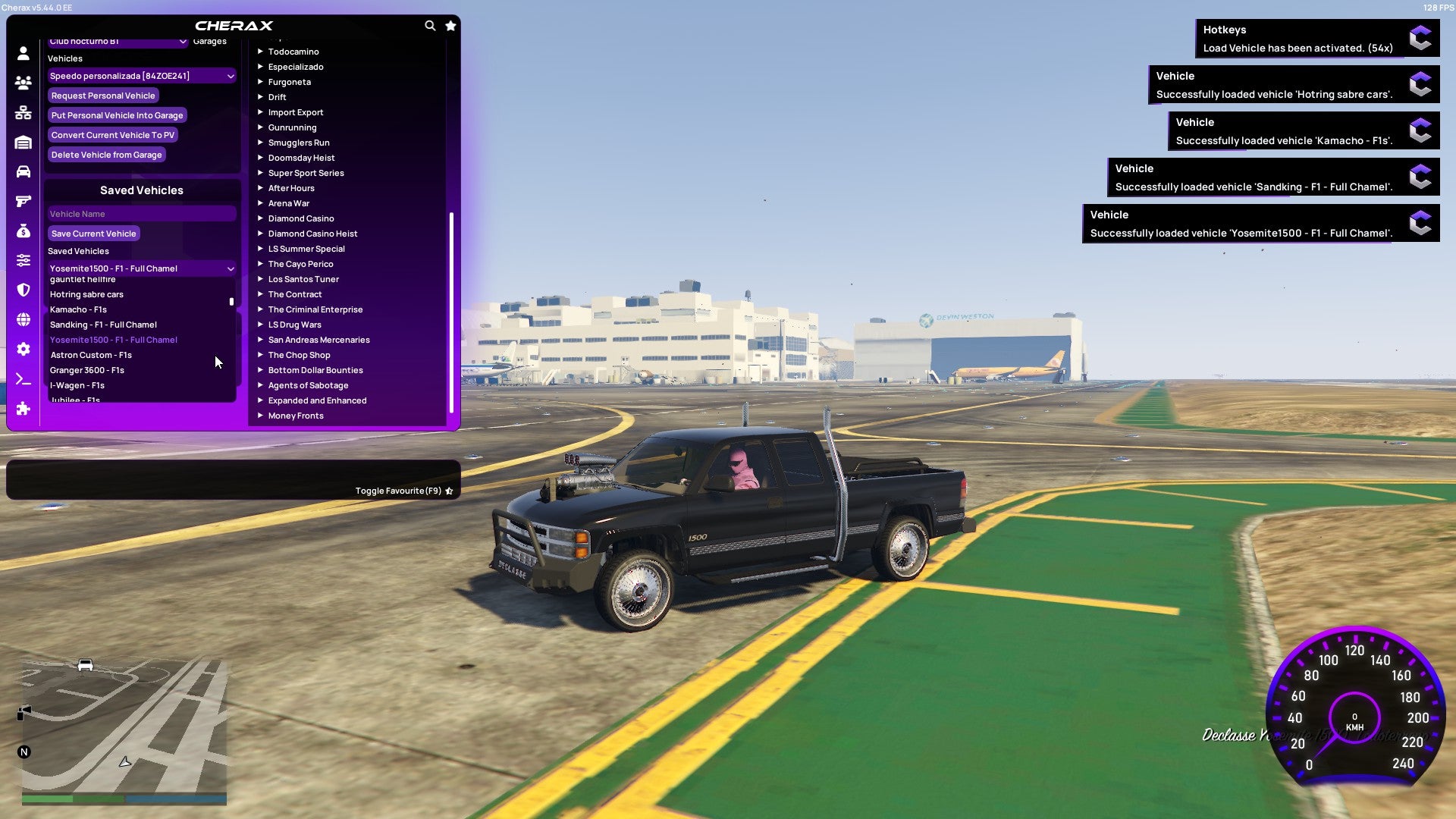Open the Speedo personalizada vehicle dropdown

(141, 75)
